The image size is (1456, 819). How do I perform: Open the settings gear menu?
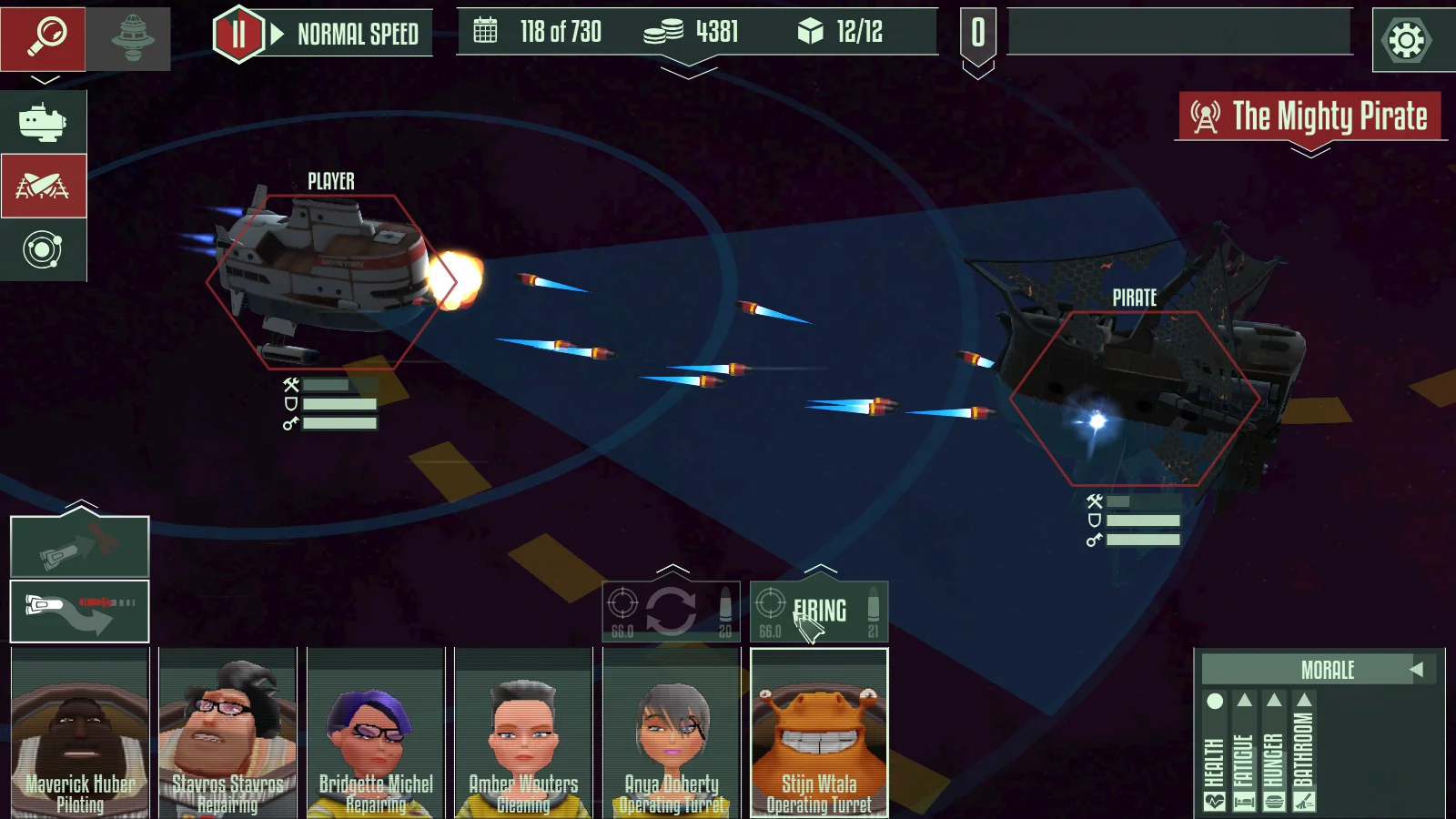1406,40
